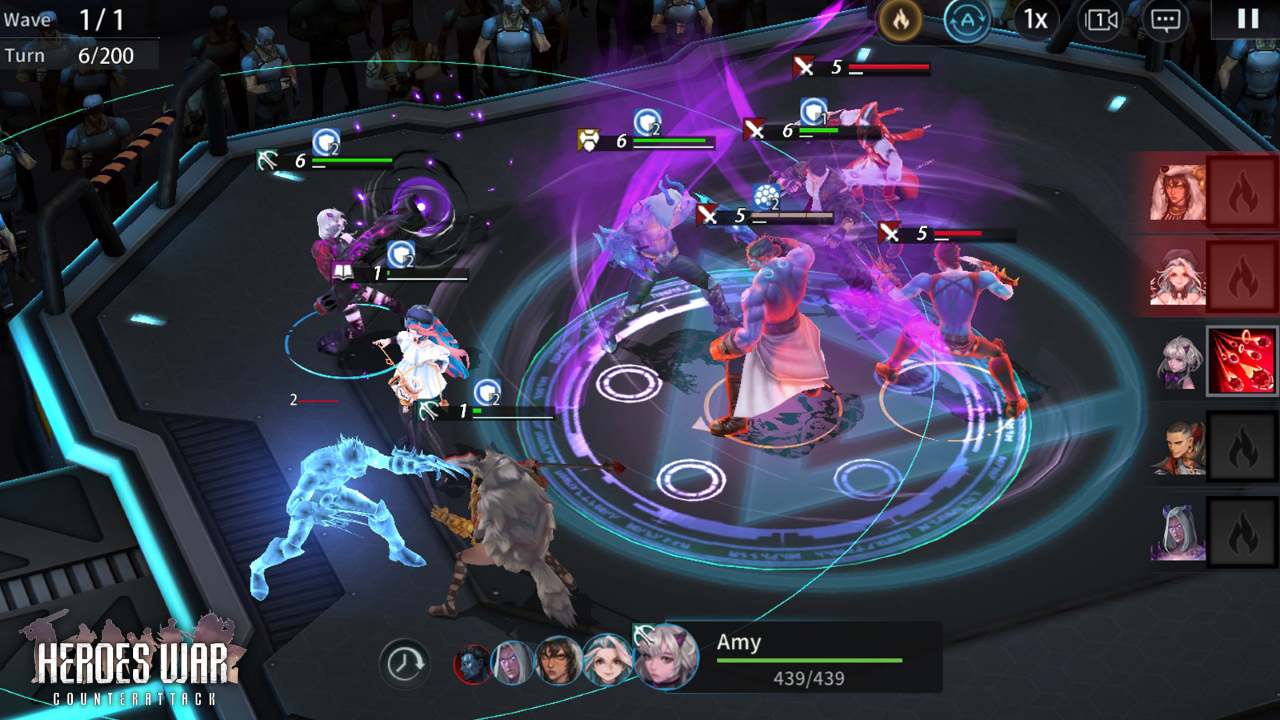Select blue-skinned enemy in turn queue
Screen dimensions: 1280x720
pos(472,664)
